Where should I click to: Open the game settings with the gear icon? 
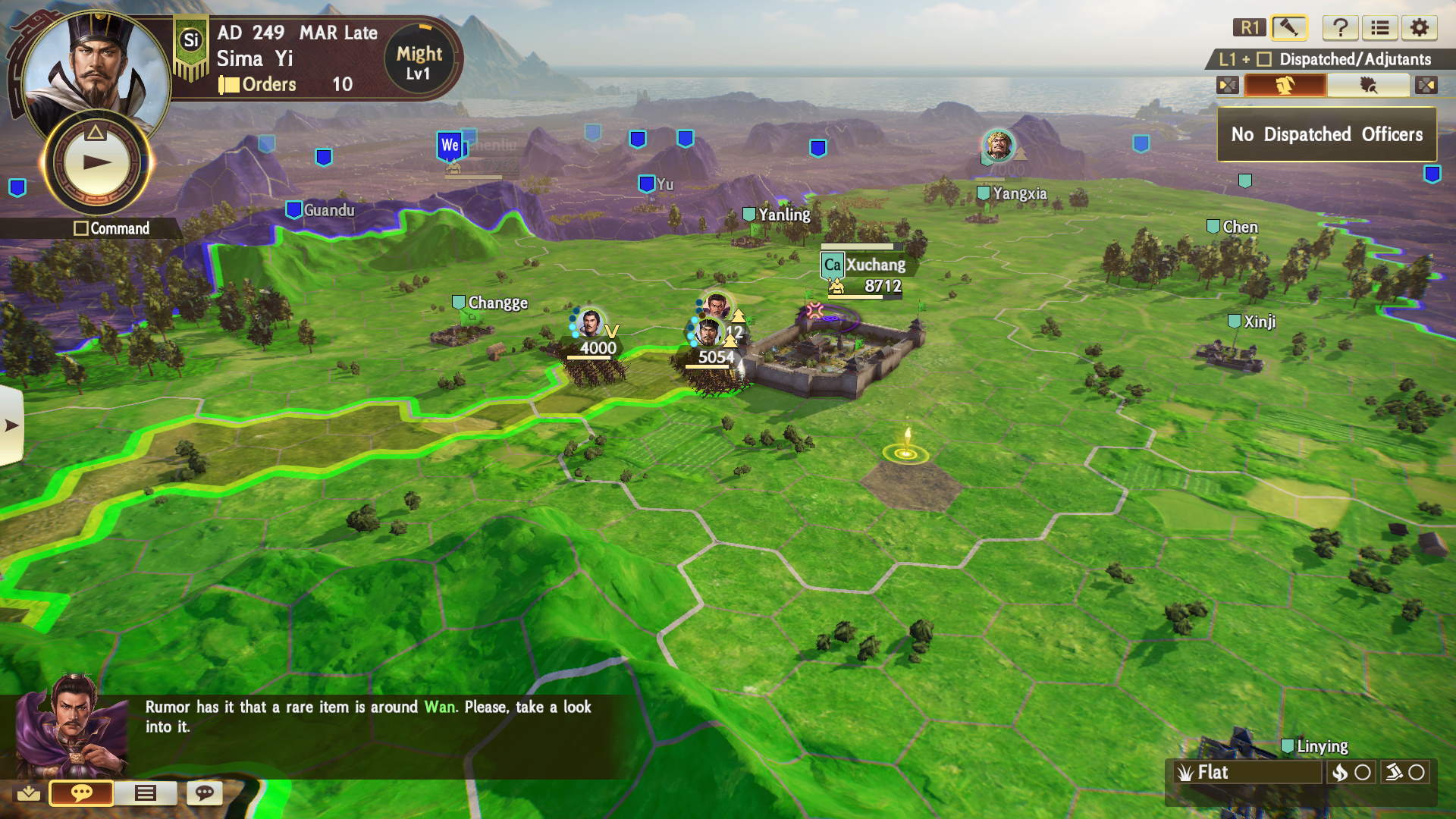click(1420, 28)
